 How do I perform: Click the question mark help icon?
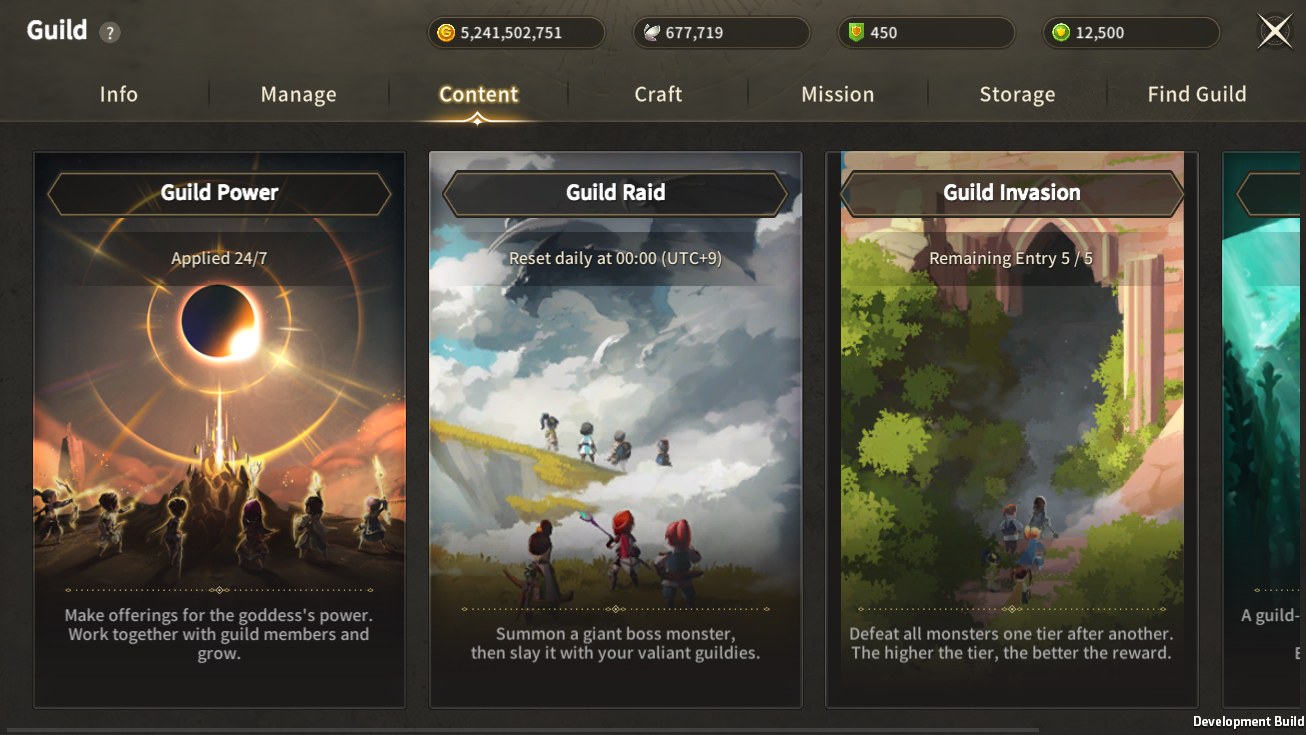[x=110, y=33]
